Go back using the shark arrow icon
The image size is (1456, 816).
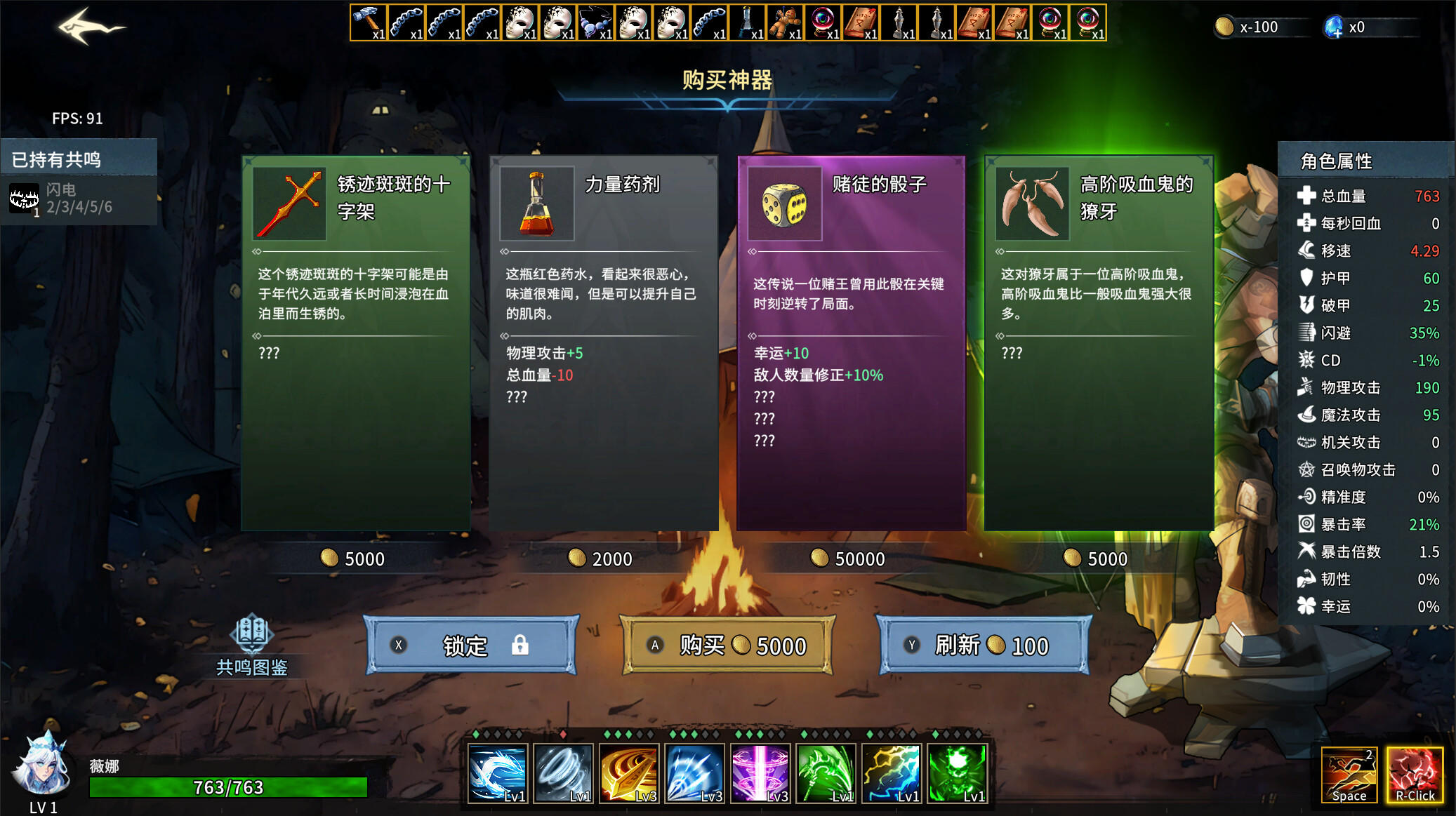(x=90, y=27)
